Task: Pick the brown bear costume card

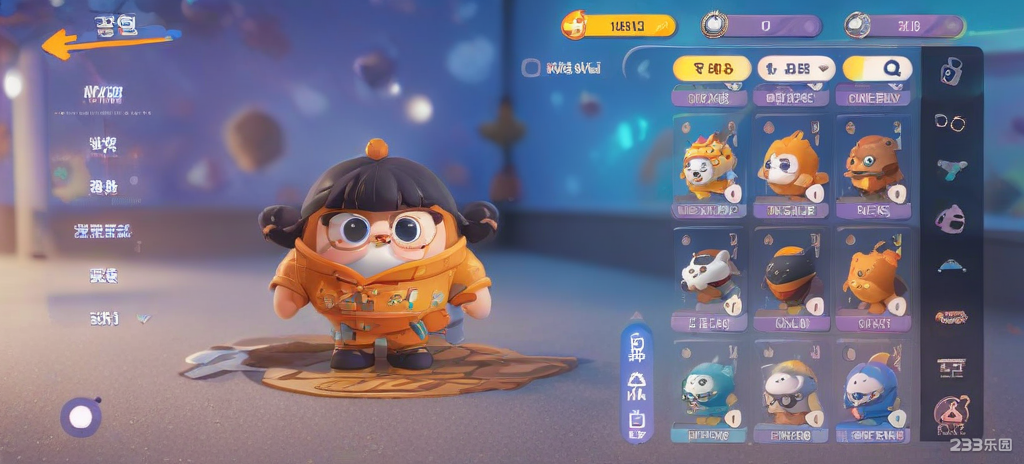Action: pos(873,164)
